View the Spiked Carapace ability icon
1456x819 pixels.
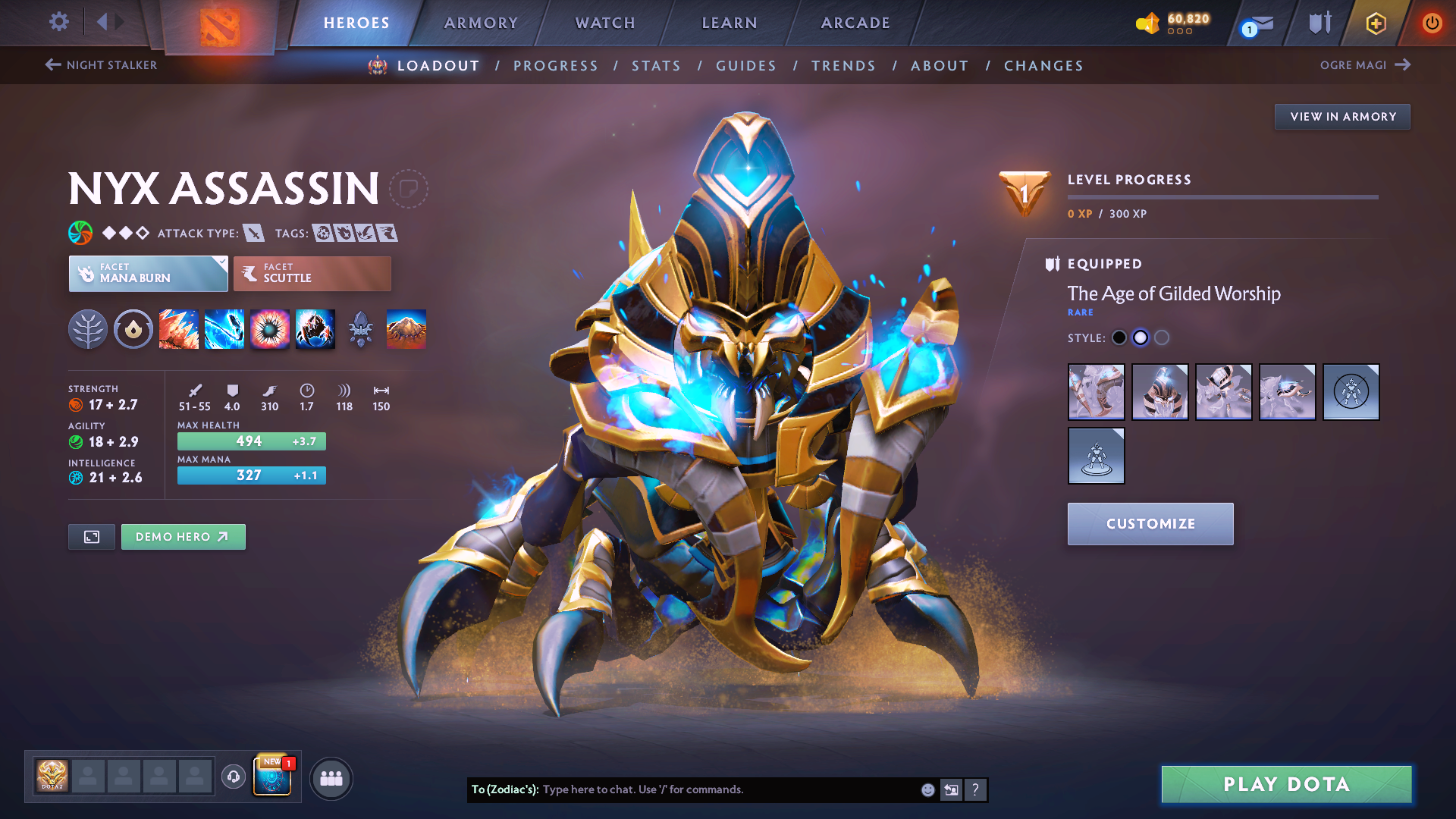[270, 329]
